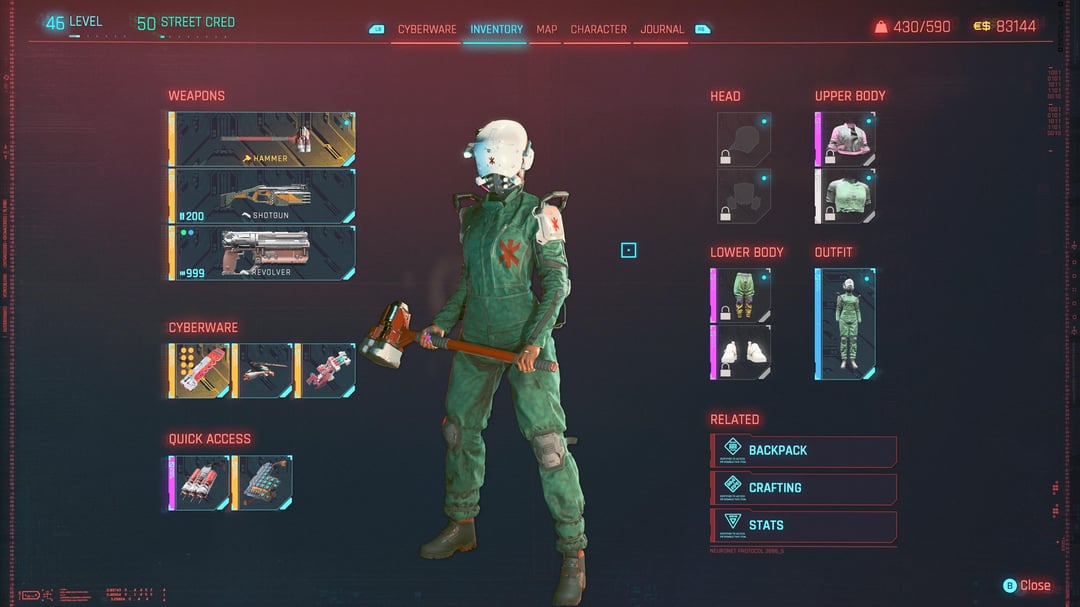Select the Revolver weapon slot
The height and width of the screenshot is (607, 1080).
coord(264,253)
